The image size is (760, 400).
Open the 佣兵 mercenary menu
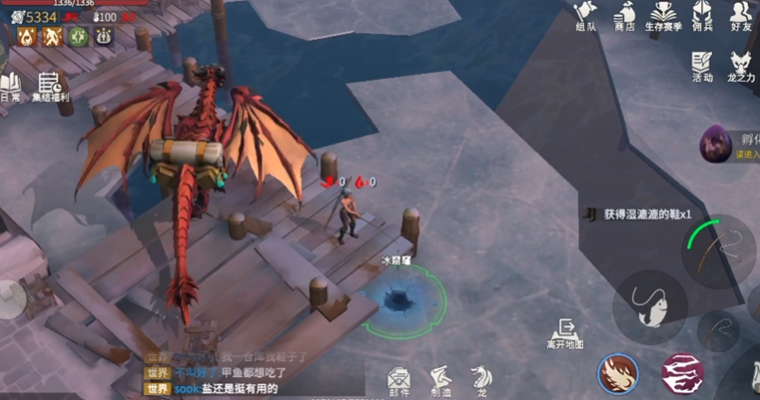pos(703,14)
